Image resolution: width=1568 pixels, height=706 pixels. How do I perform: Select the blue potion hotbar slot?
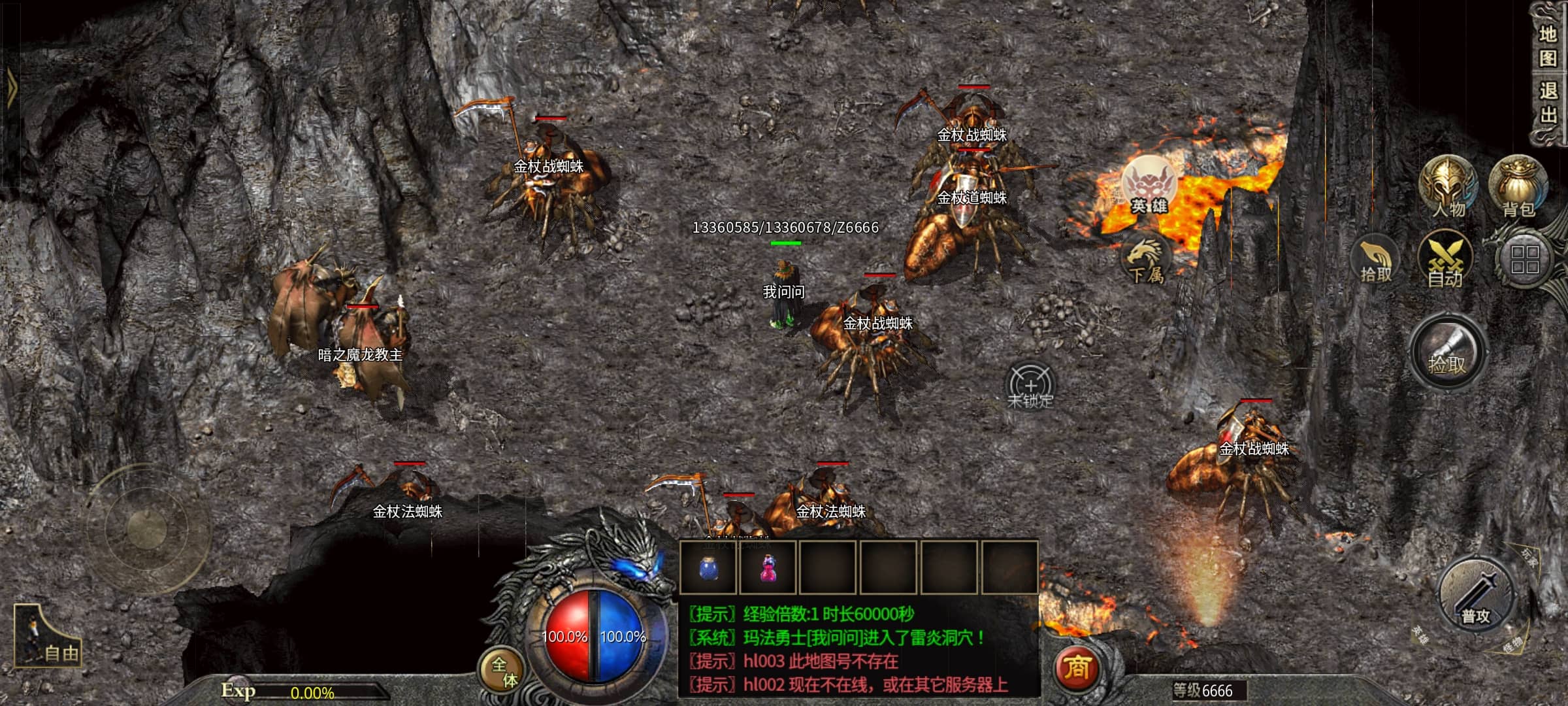tap(708, 568)
